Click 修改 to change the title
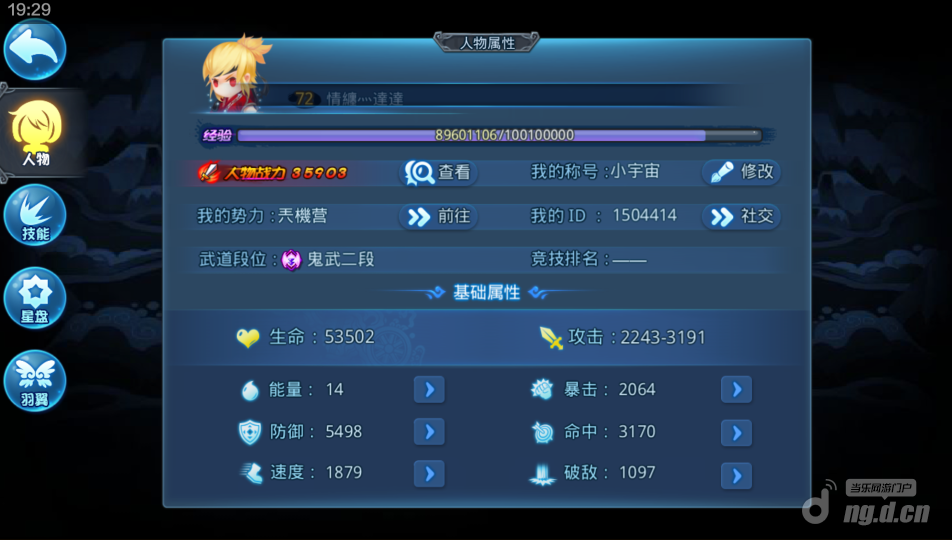 (741, 172)
